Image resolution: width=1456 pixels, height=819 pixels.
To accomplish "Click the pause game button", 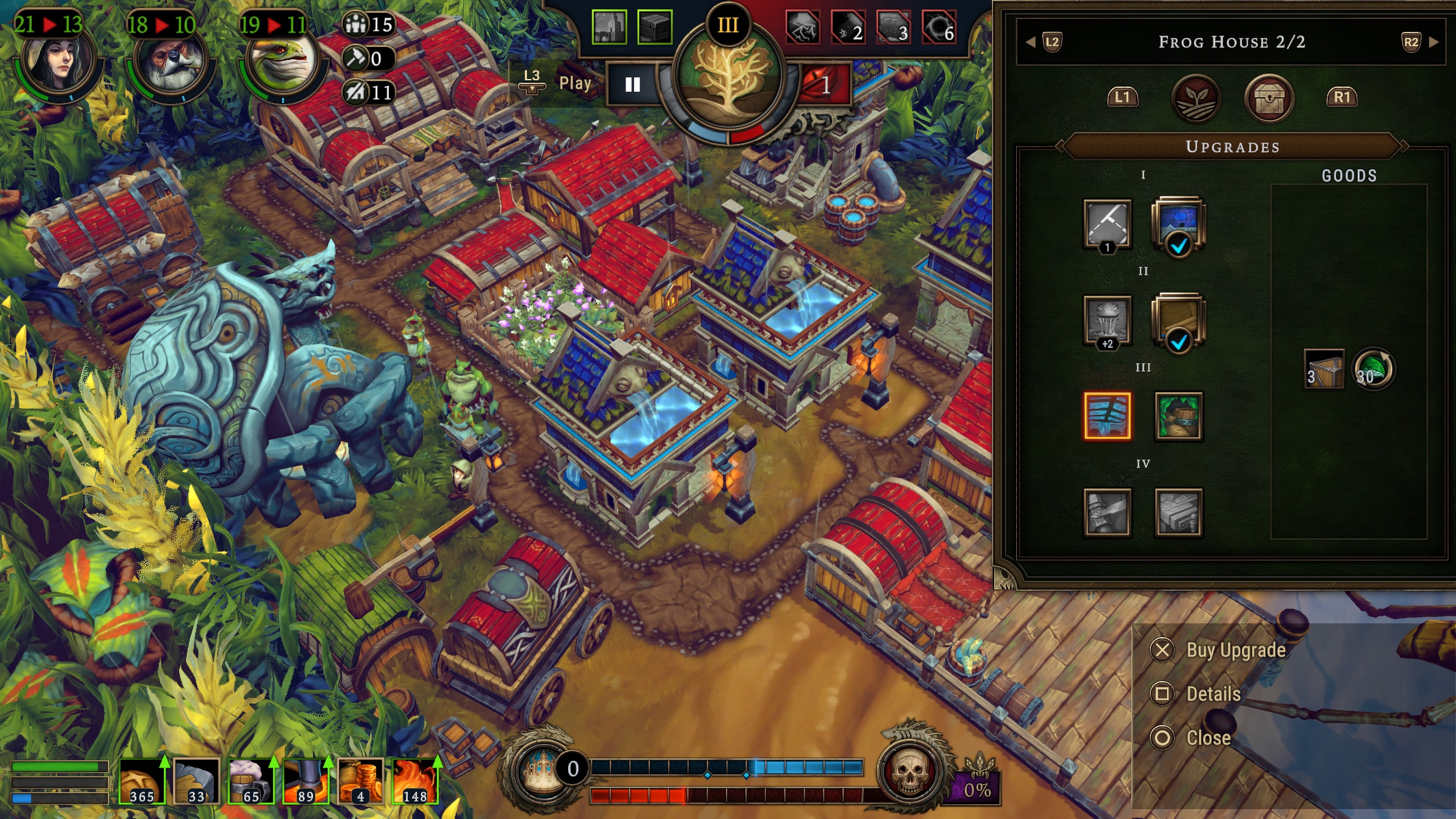I will [632, 85].
